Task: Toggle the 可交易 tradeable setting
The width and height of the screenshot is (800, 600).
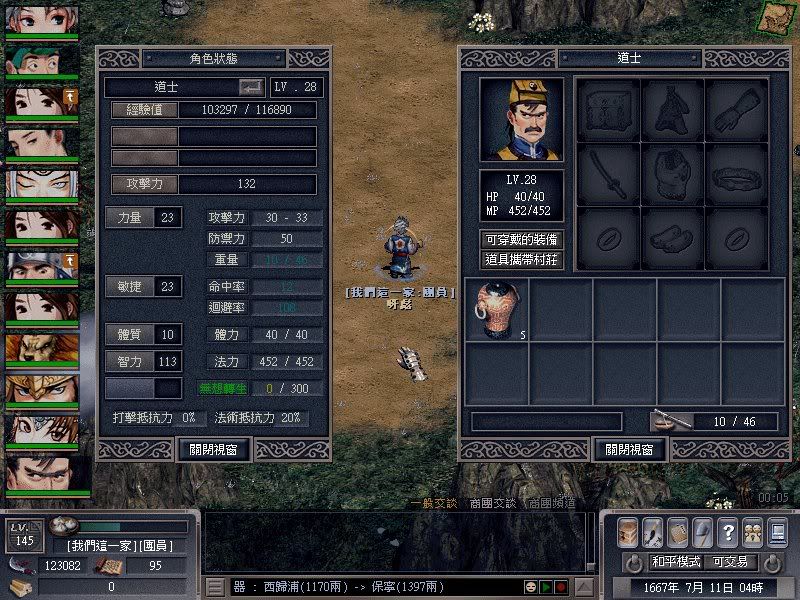Action: coord(731,562)
